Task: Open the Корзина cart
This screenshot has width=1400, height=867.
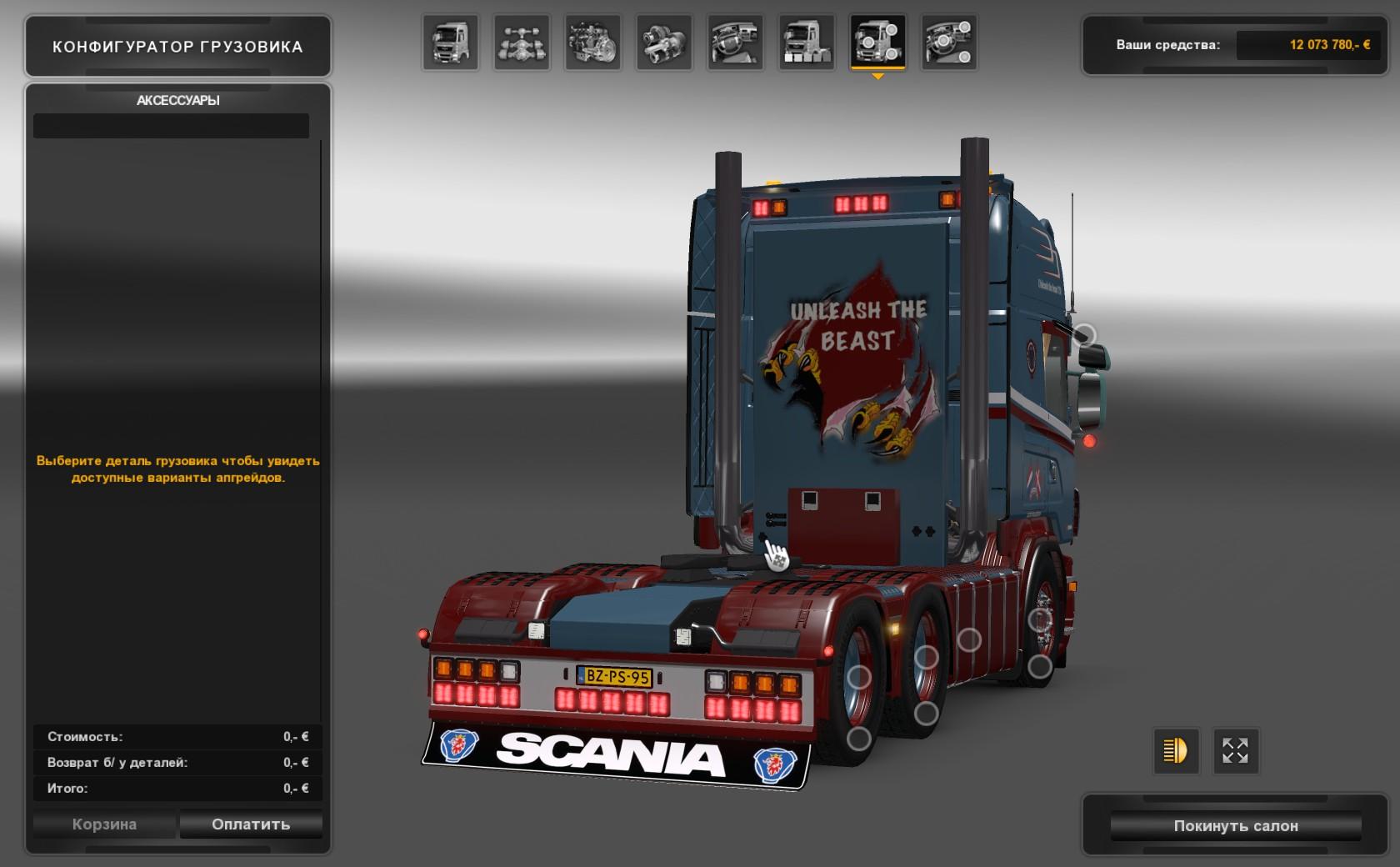Action: tap(104, 824)
